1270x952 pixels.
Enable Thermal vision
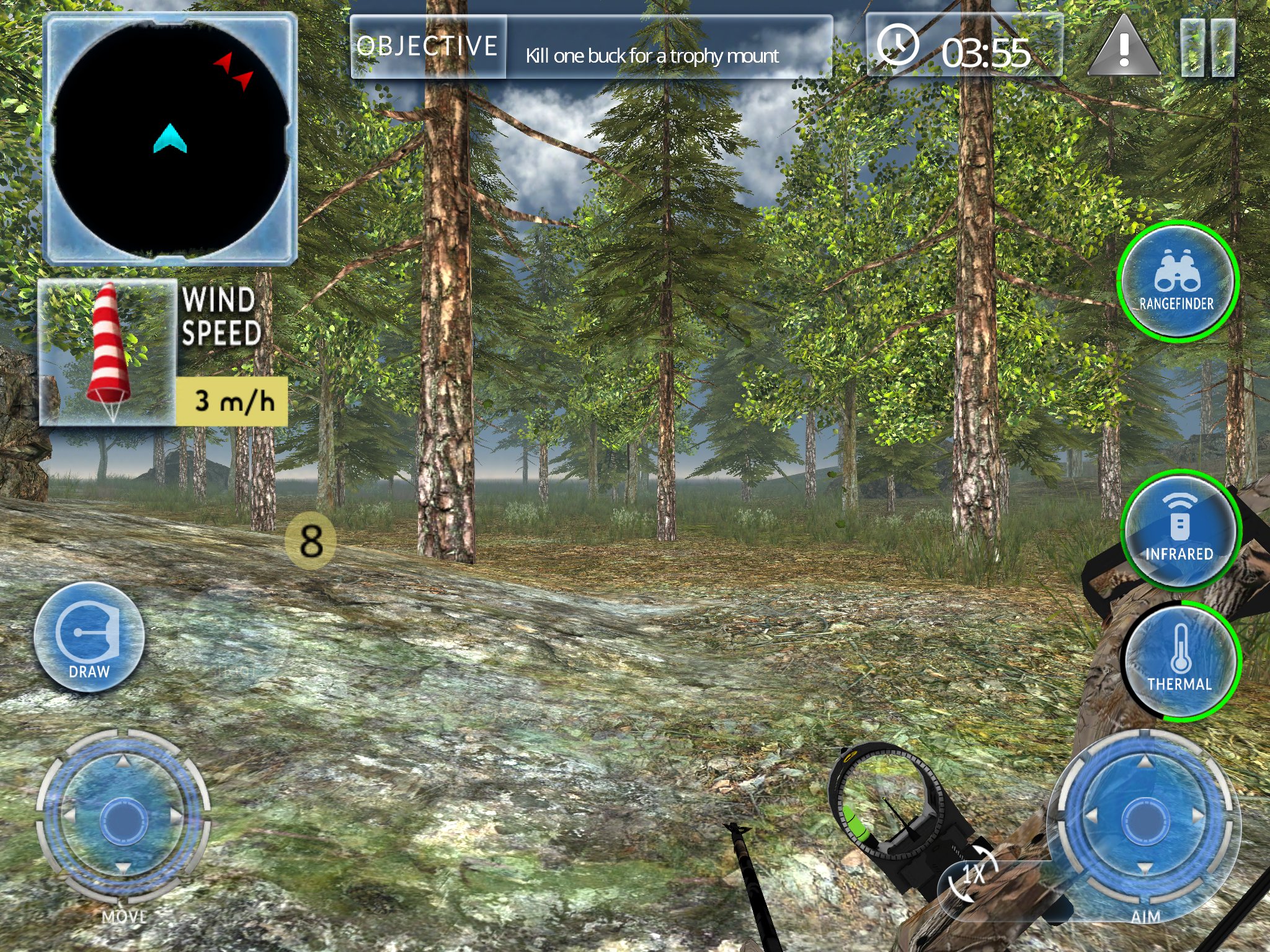click(x=1179, y=661)
